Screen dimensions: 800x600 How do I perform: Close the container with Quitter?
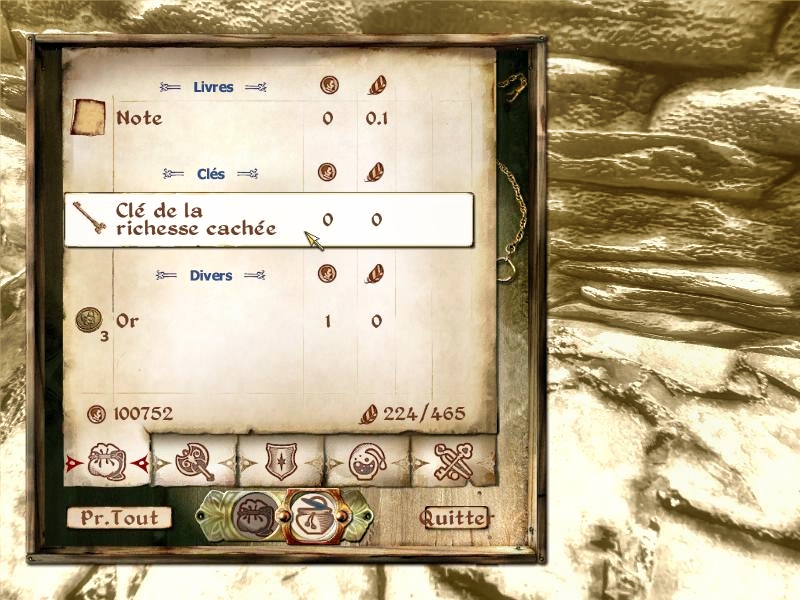click(455, 518)
